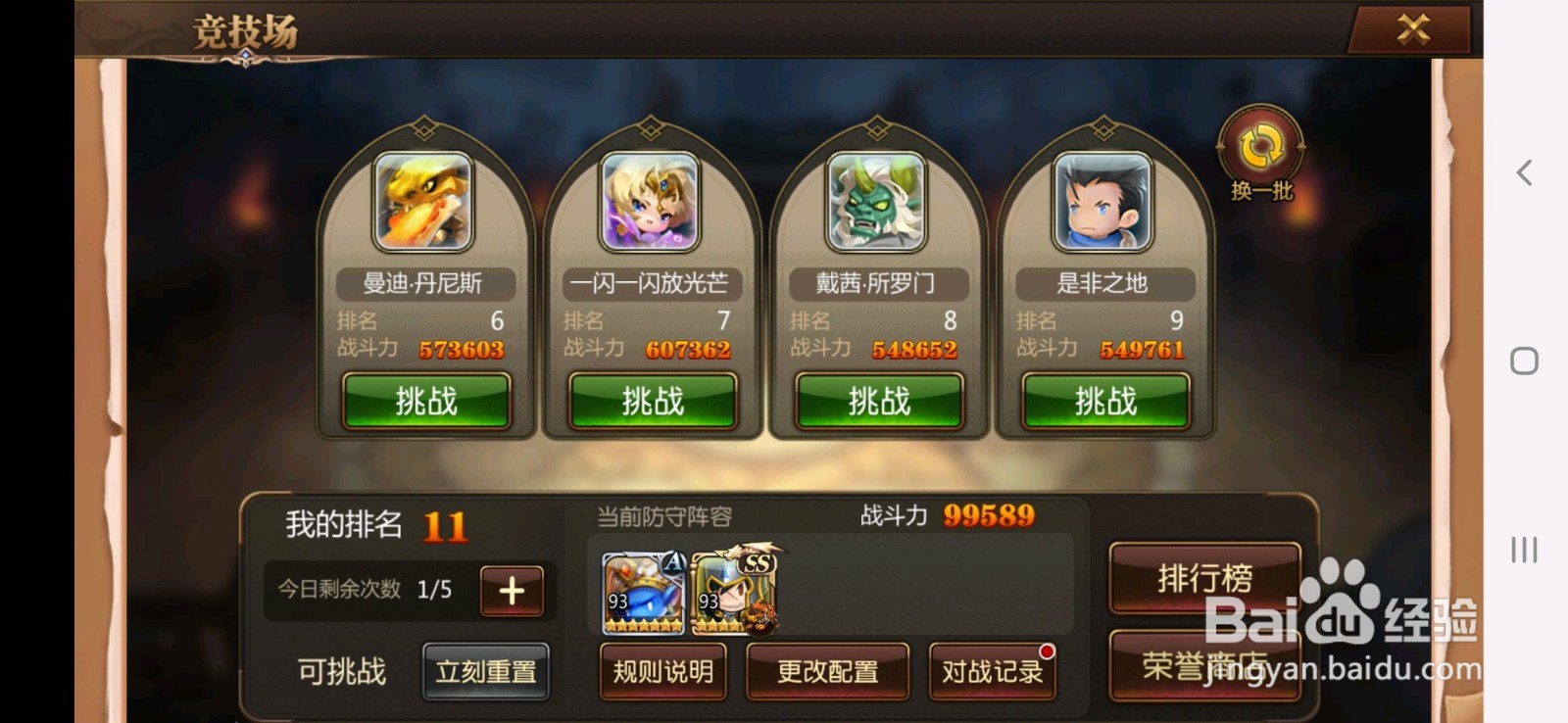Image resolution: width=1568 pixels, height=723 pixels.
Task: Challenge opponent ranked 6 with 挑战 button
Action: tap(426, 401)
